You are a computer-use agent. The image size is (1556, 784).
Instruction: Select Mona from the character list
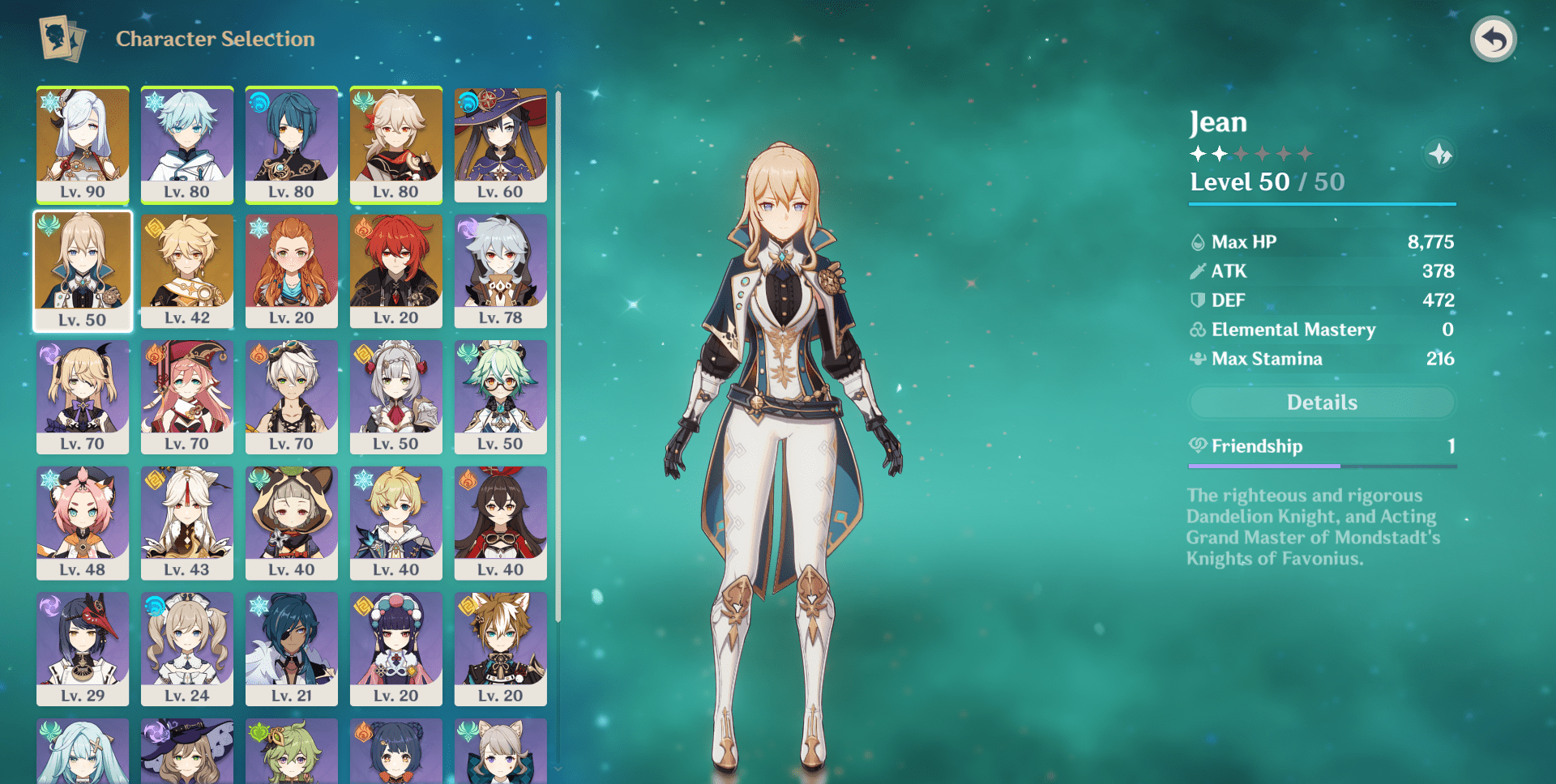(x=500, y=144)
